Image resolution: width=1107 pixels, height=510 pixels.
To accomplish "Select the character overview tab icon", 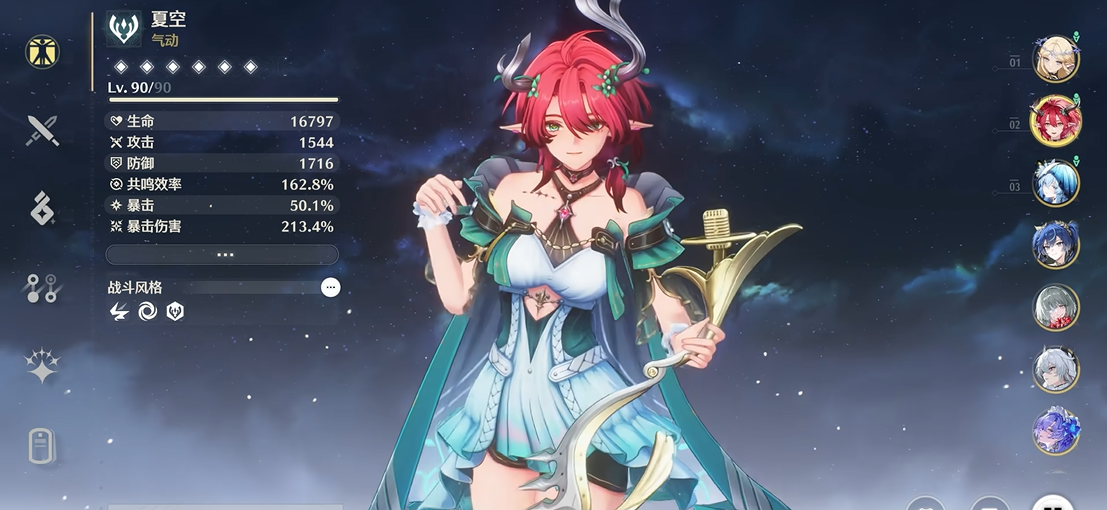I will (x=43, y=52).
